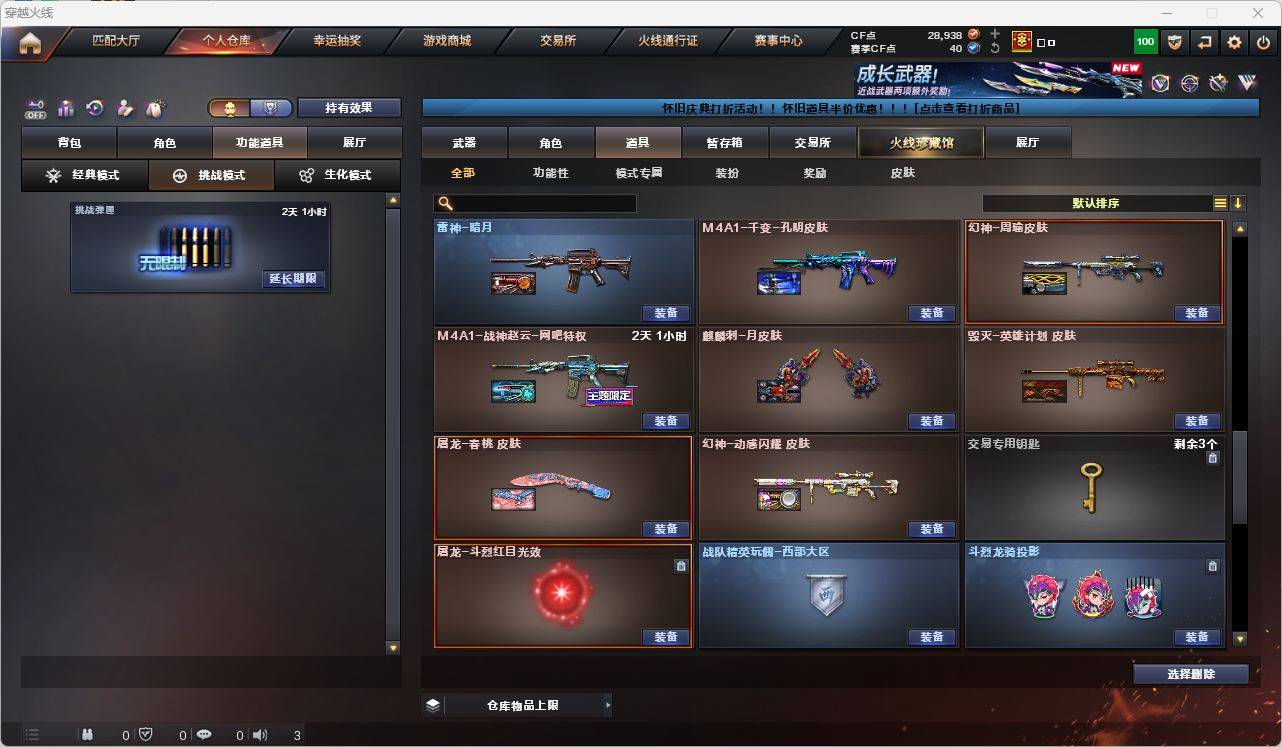Click the sort list icon near default sorting
The height and width of the screenshot is (747, 1282).
coord(1219,202)
